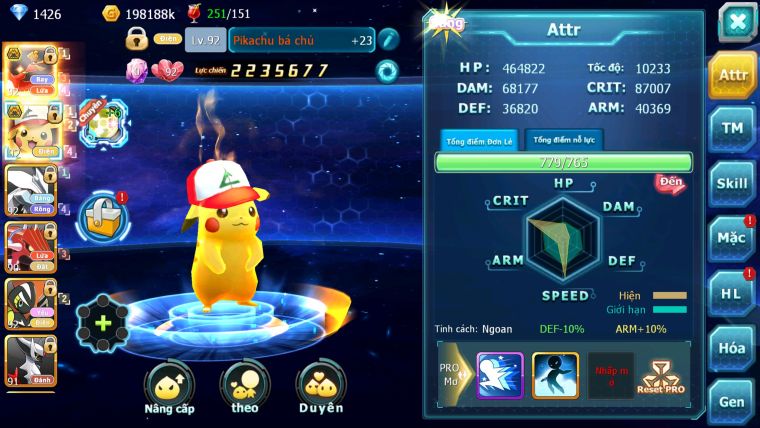Select the Tổng điểm Đơn Lẻ tab
Viewport: 760px width, 428px height.
click(x=479, y=141)
